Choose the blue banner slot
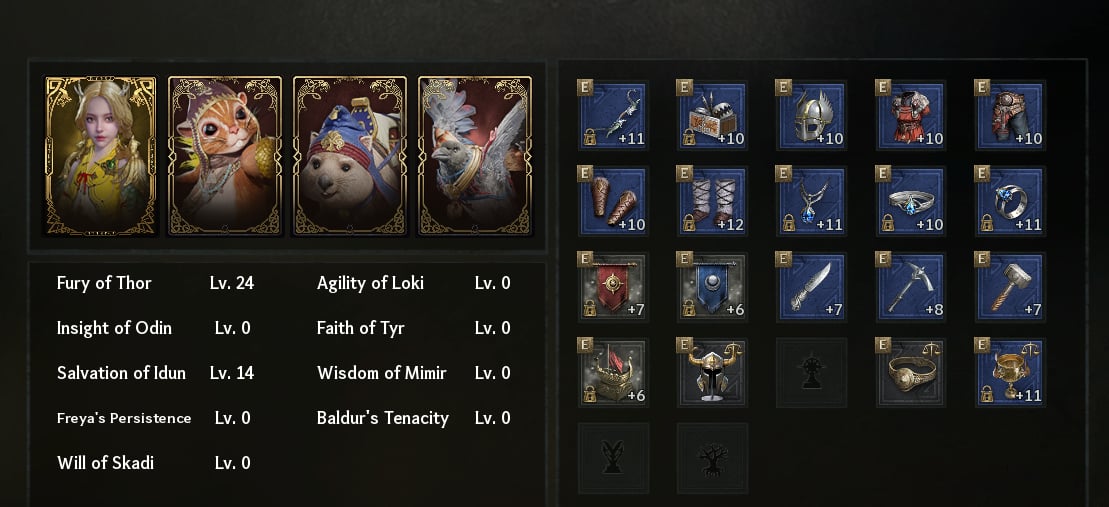This screenshot has width=1109, height=507. 712,287
